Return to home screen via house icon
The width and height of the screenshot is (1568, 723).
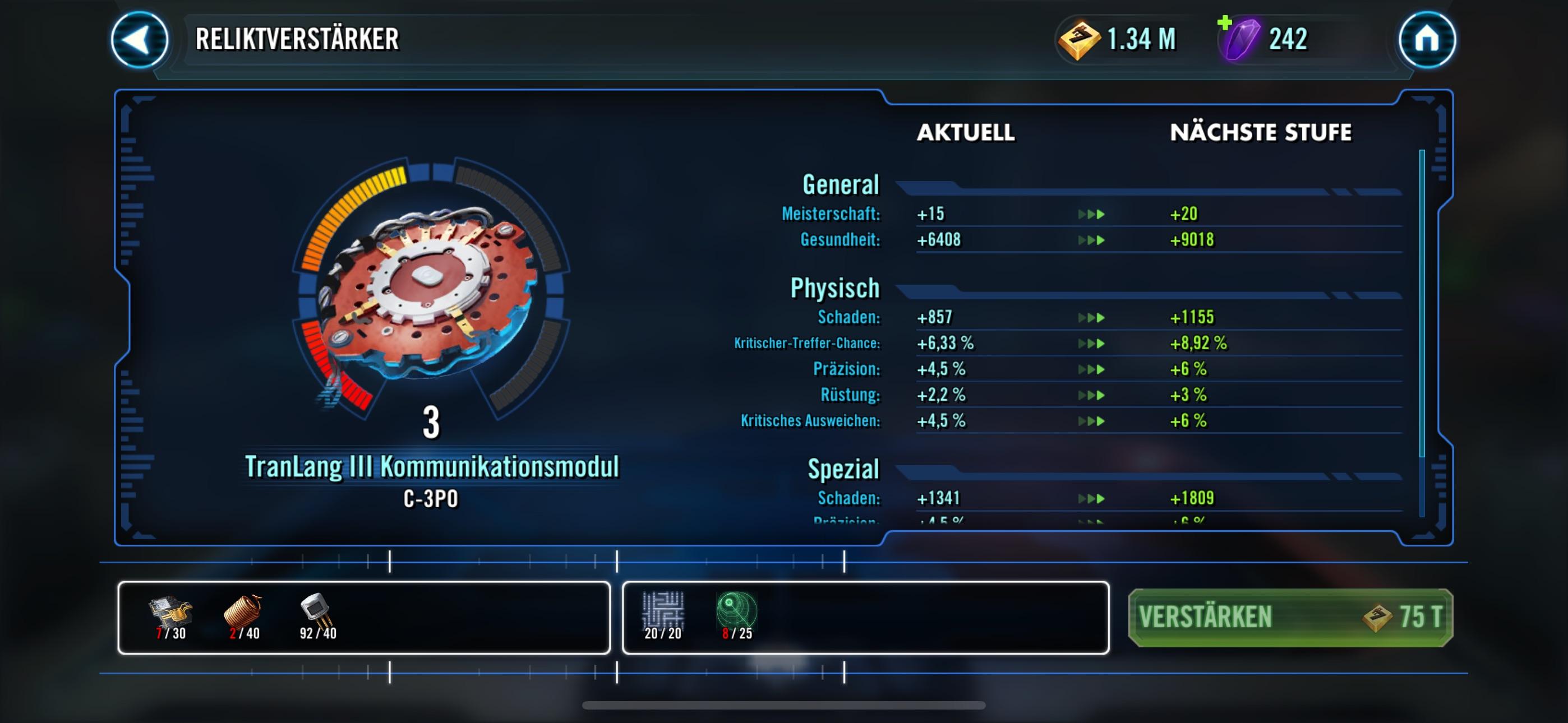[x=1426, y=40]
